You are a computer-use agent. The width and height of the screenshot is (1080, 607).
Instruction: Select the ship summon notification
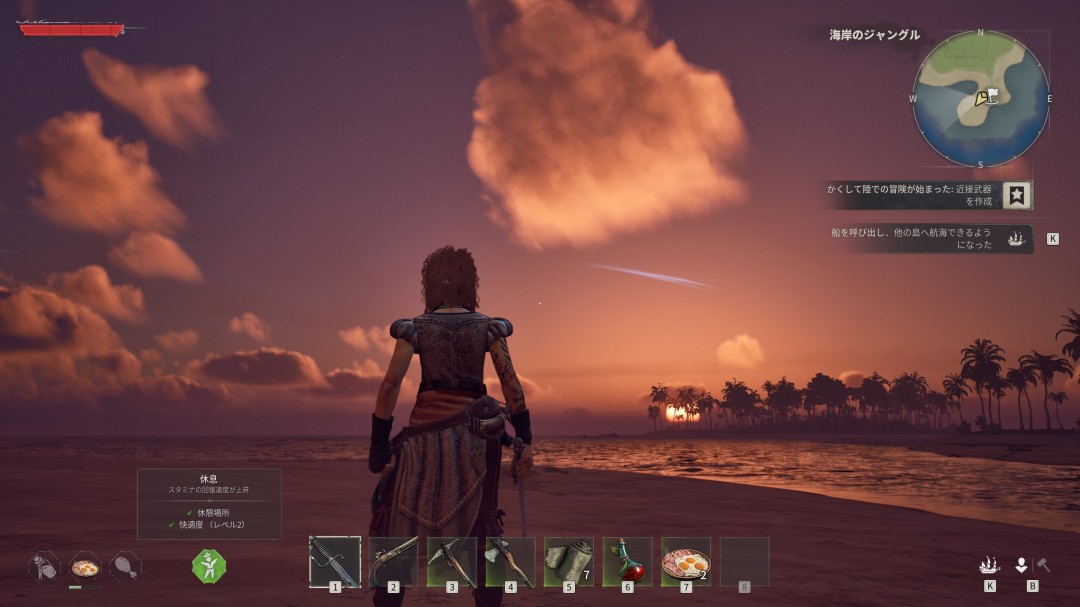coord(925,238)
